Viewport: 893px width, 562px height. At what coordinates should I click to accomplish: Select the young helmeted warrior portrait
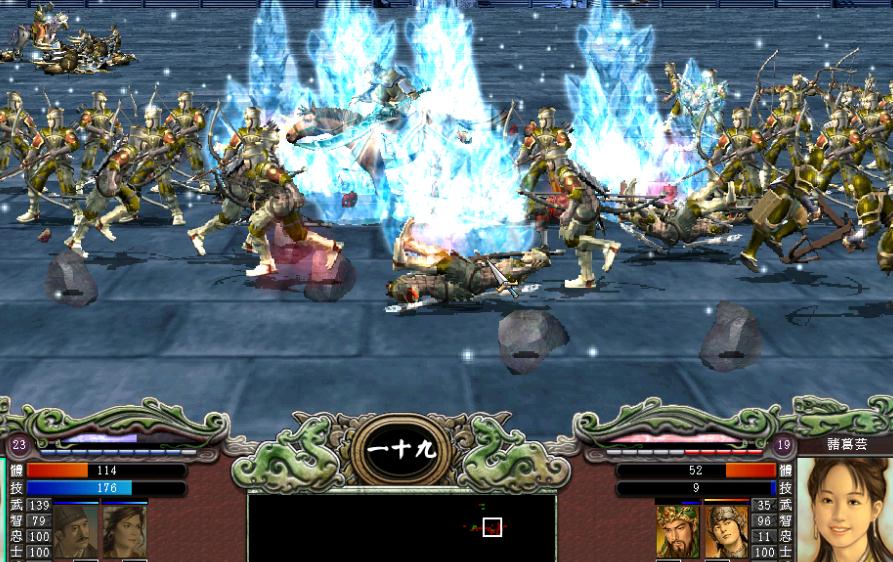(726, 531)
